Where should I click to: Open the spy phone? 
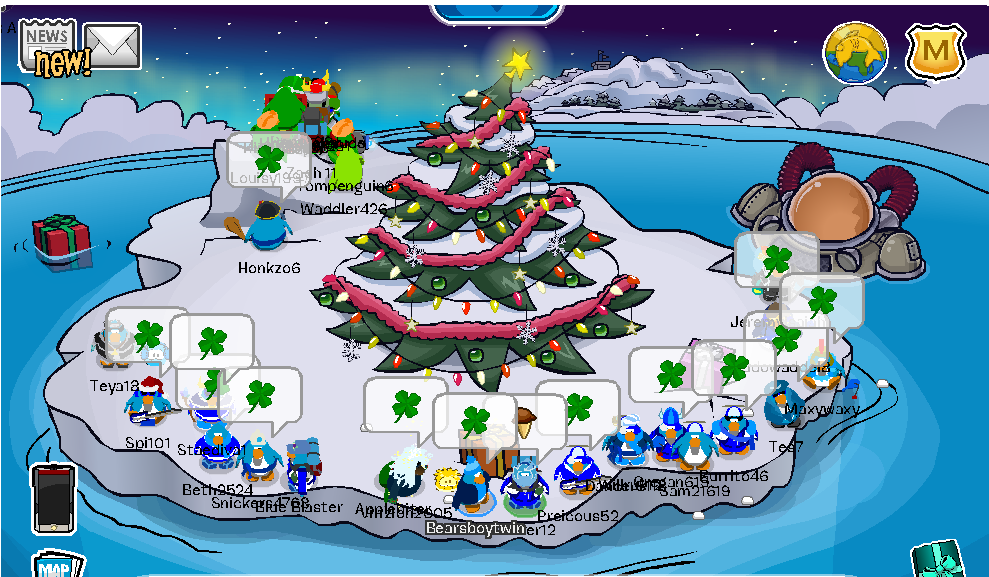(x=53, y=498)
